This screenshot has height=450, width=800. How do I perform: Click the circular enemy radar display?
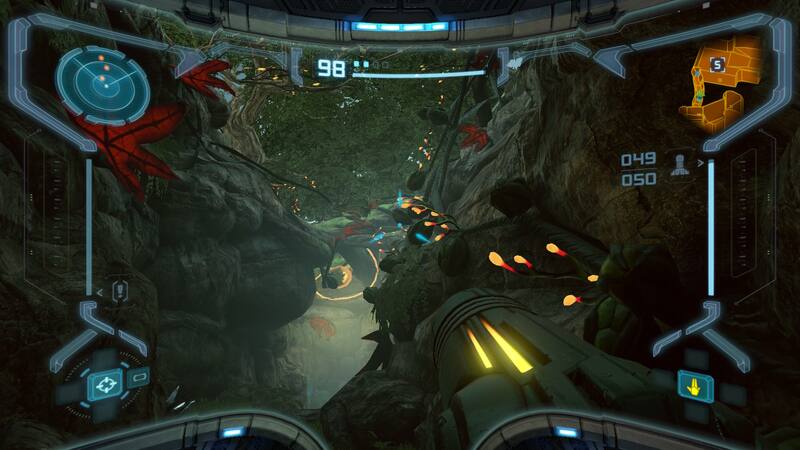(102, 84)
